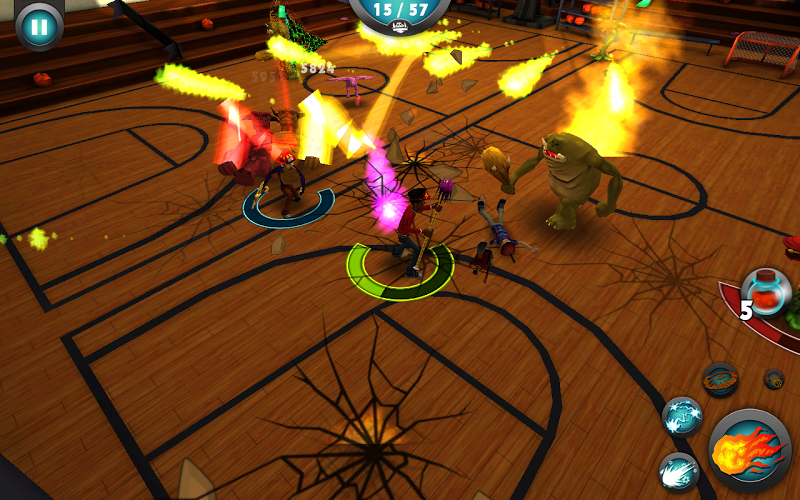Trigger the white comet dash ability
Image resolution: width=800 pixels, height=500 pixels.
[678, 470]
